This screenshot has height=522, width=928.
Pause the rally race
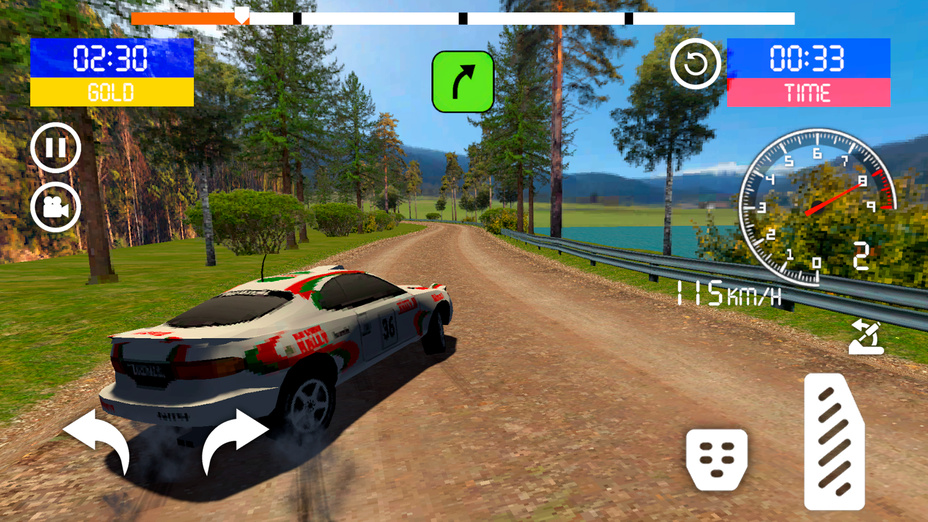point(56,149)
